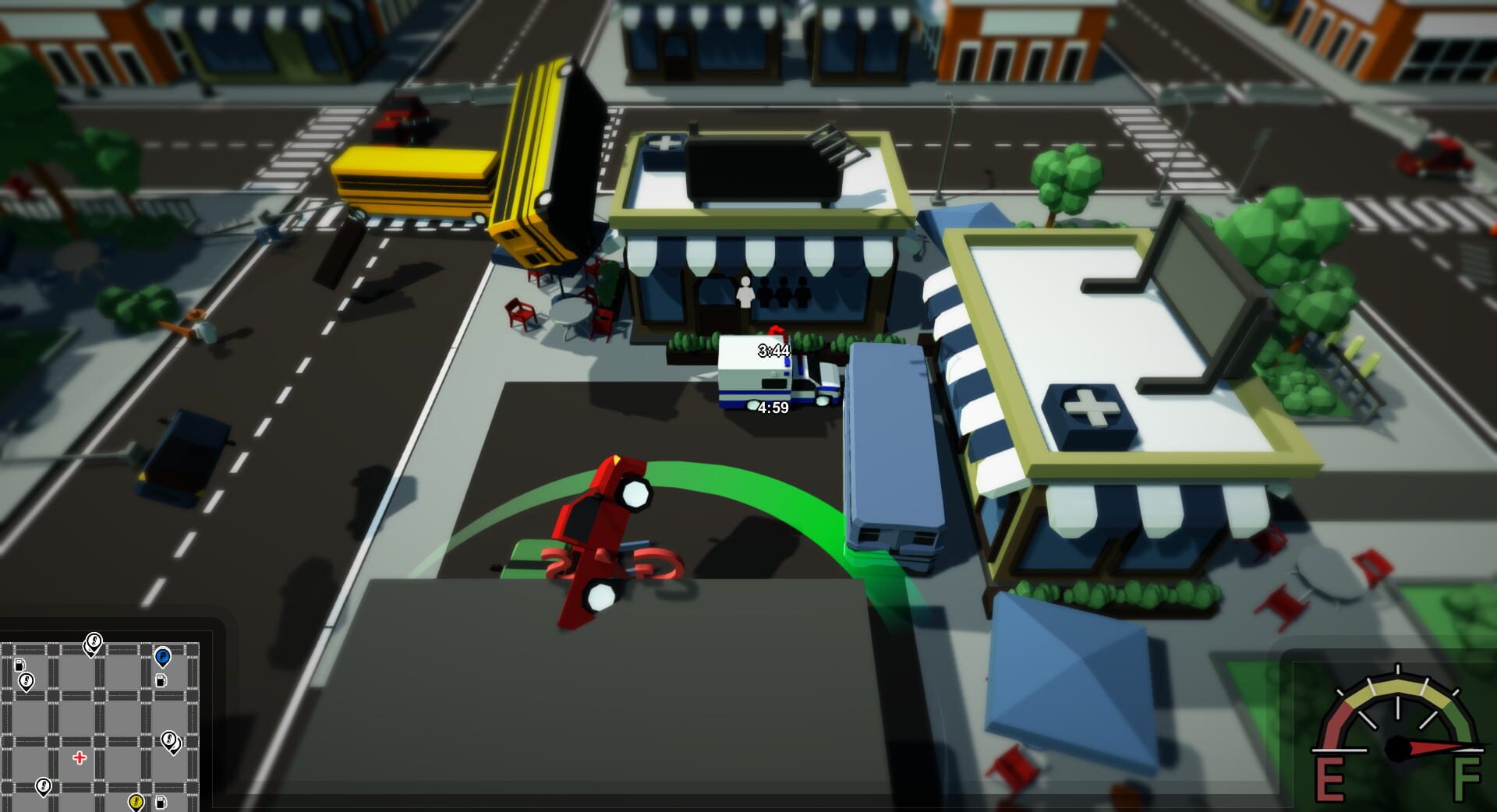
Task: Select the fuel pump icon at the minimap's top-left
Action: click(19, 665)
